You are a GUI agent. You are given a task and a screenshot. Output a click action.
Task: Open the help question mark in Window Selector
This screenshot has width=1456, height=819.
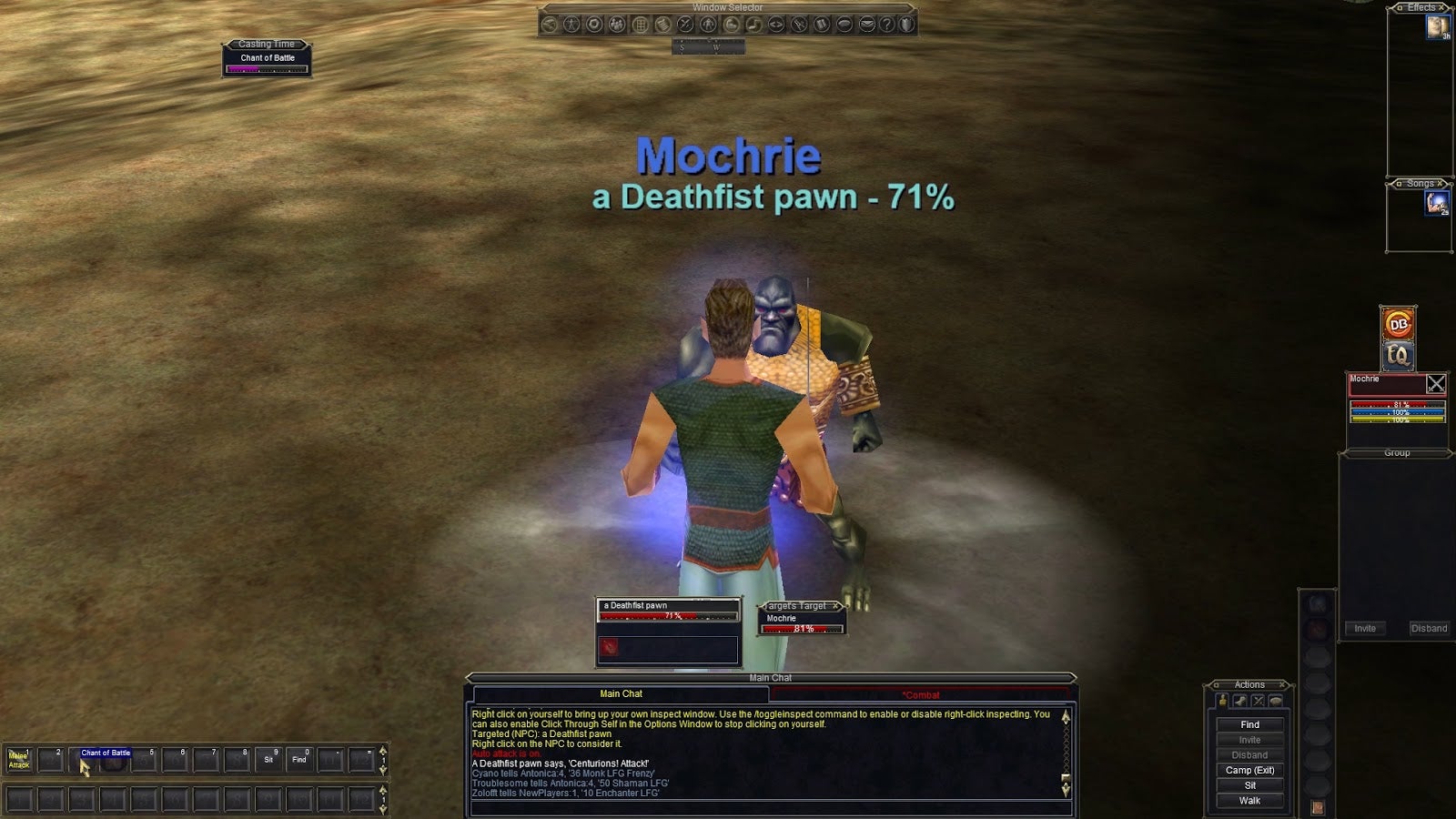(x=887, y=25)
